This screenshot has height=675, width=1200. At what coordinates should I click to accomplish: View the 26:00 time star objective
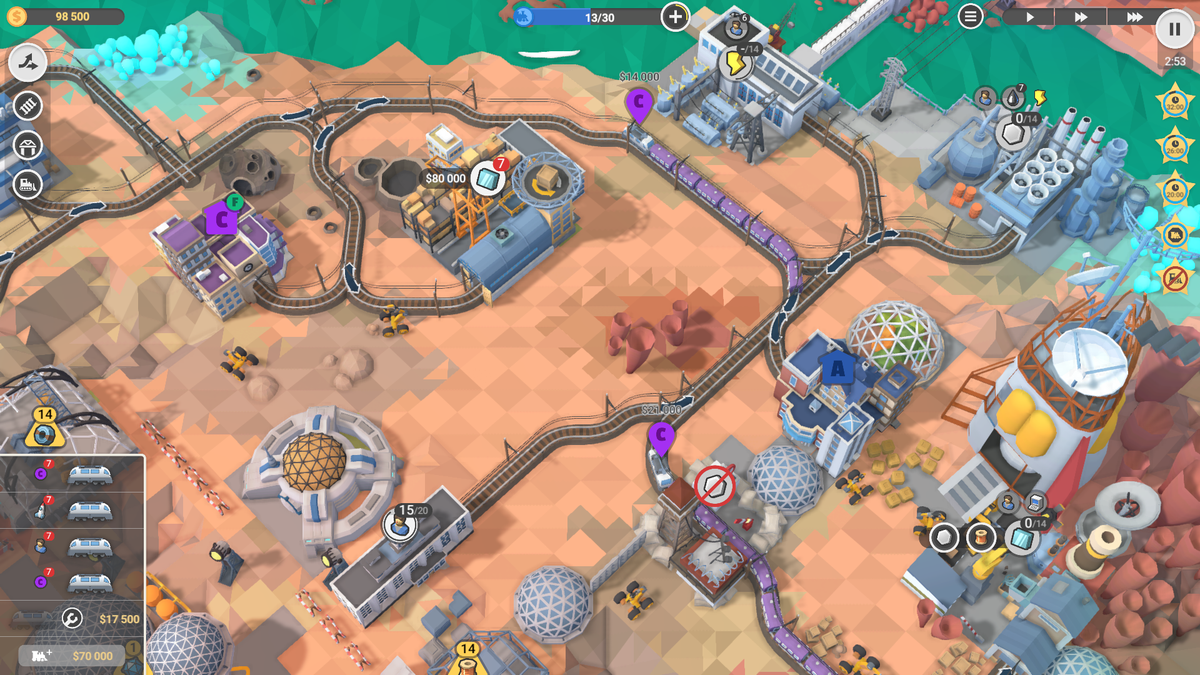click(x=1174, y=146)
